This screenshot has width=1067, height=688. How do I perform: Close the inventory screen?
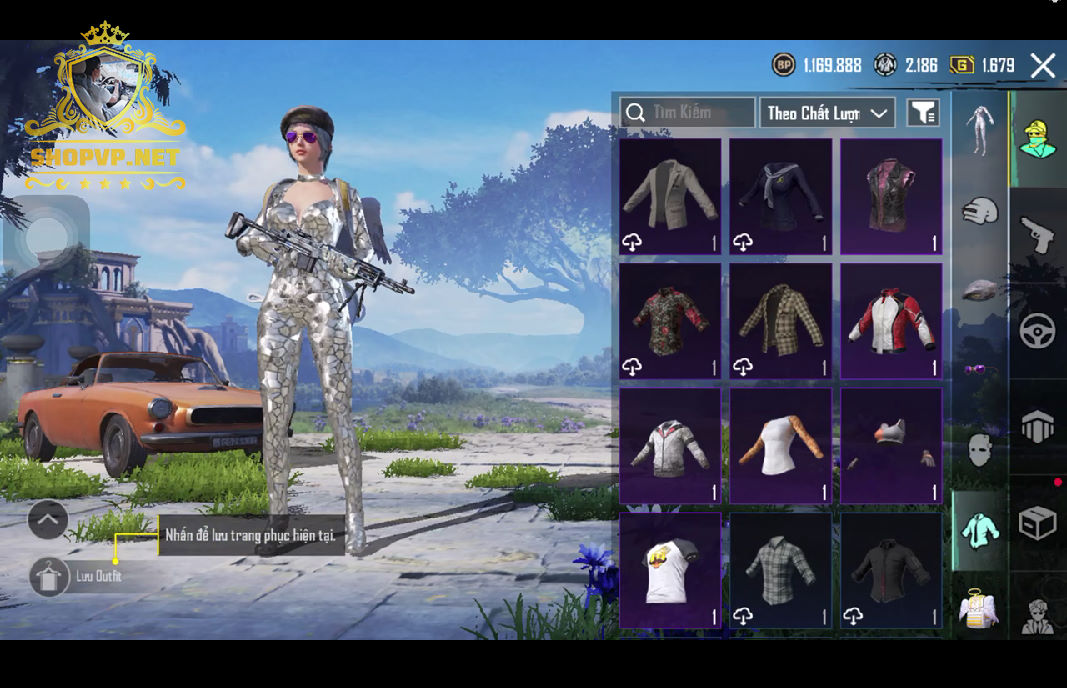[x=1042, y=66]
